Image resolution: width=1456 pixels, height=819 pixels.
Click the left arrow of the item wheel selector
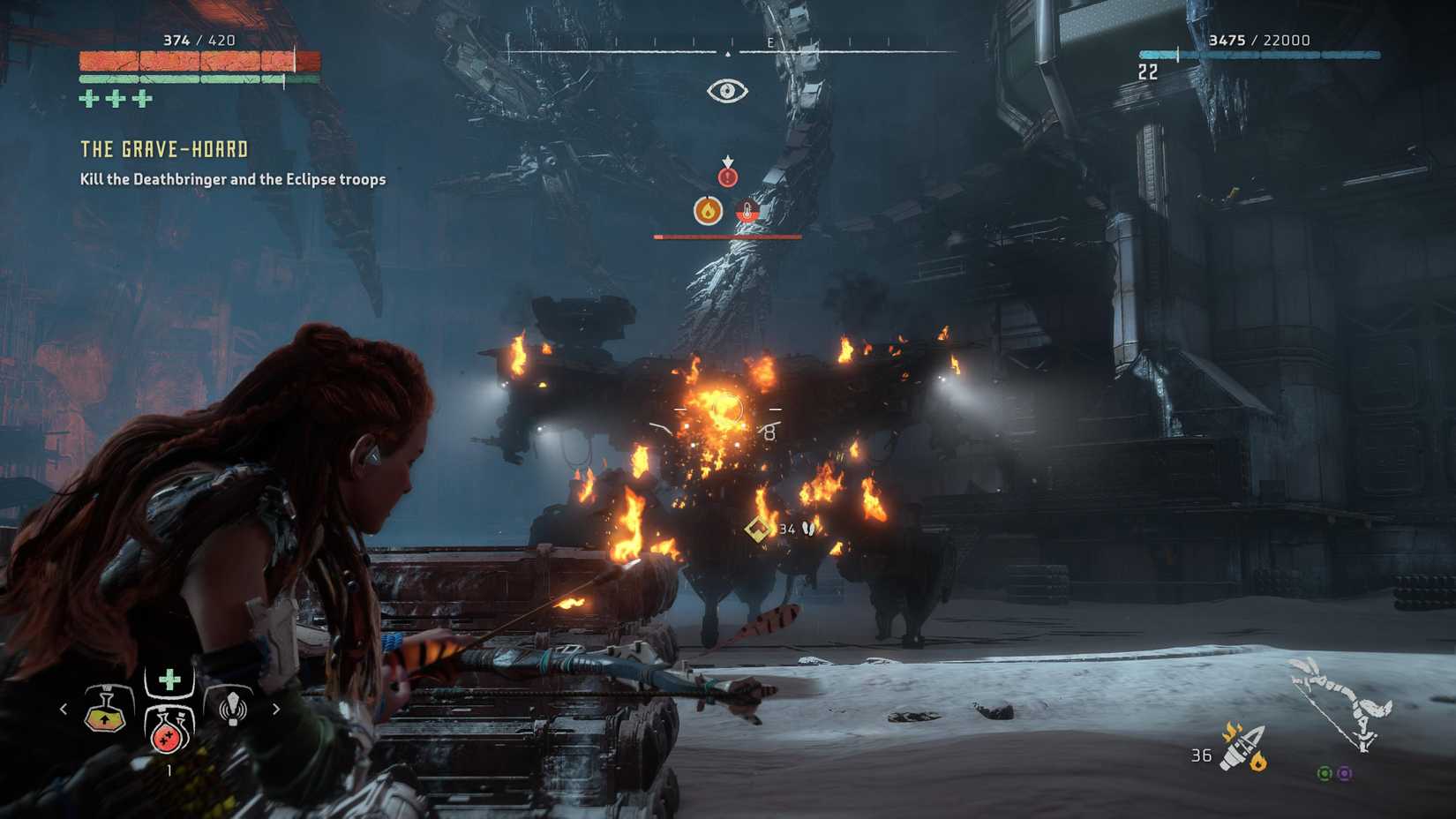pos(63,709)
